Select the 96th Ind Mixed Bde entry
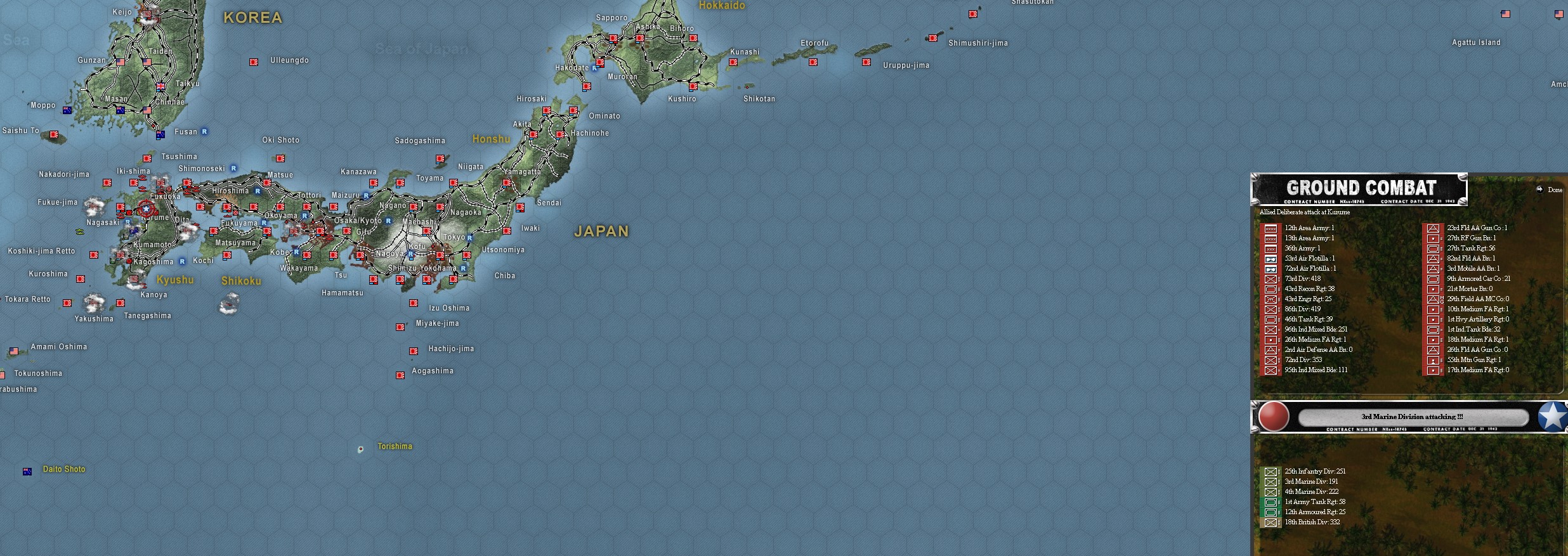Image resolution: width=1568 pixels, height=556 pixels. [1271, 329]
